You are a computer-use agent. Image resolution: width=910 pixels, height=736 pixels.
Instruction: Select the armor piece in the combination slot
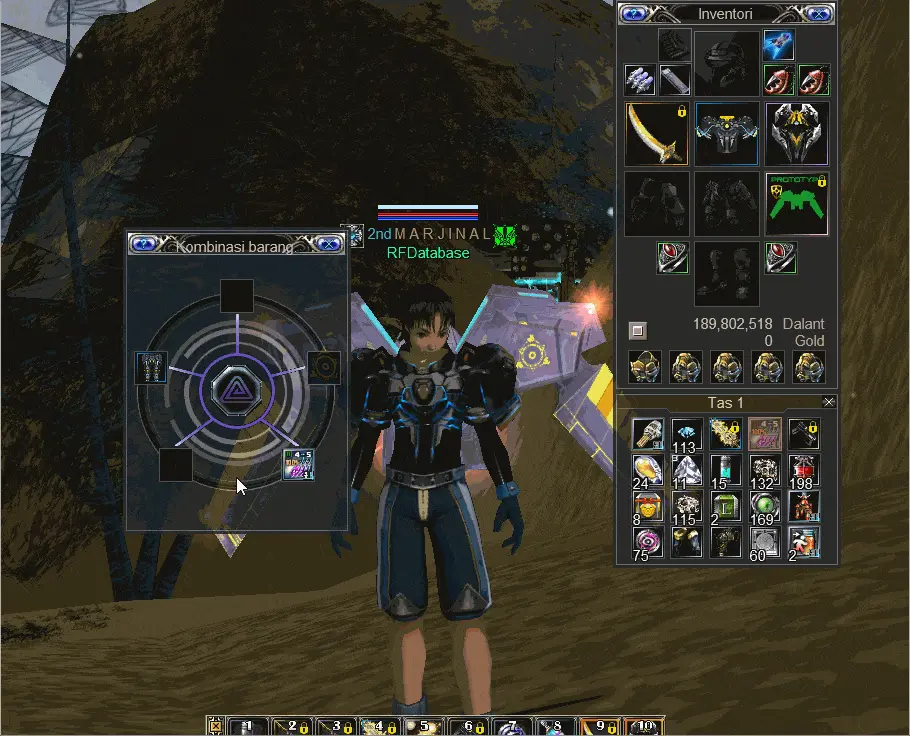[152, 367]
